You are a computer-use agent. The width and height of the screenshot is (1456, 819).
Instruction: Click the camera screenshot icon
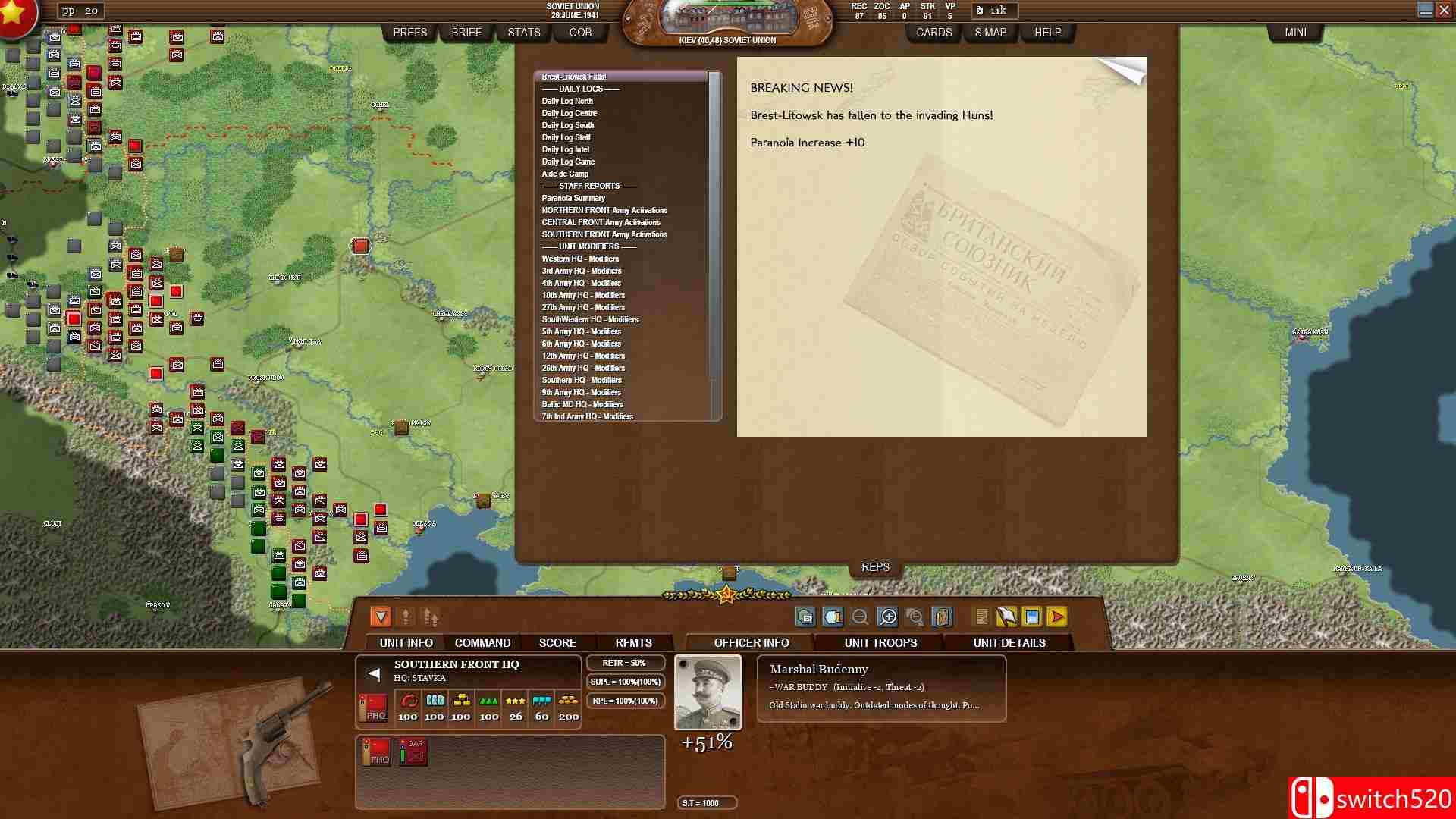pos(805,617)
